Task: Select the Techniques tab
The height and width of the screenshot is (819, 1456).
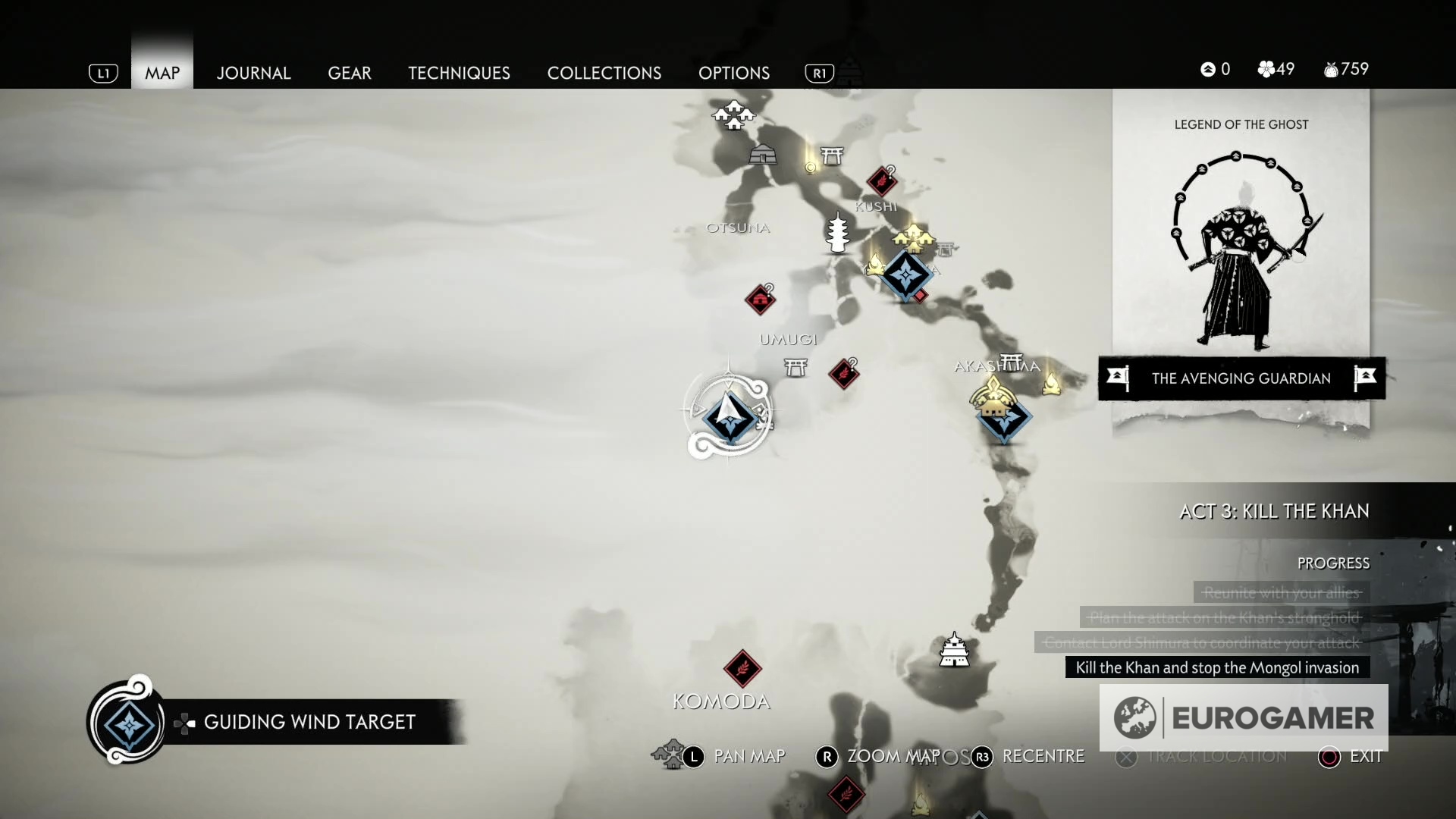Action: click(459, 73)
